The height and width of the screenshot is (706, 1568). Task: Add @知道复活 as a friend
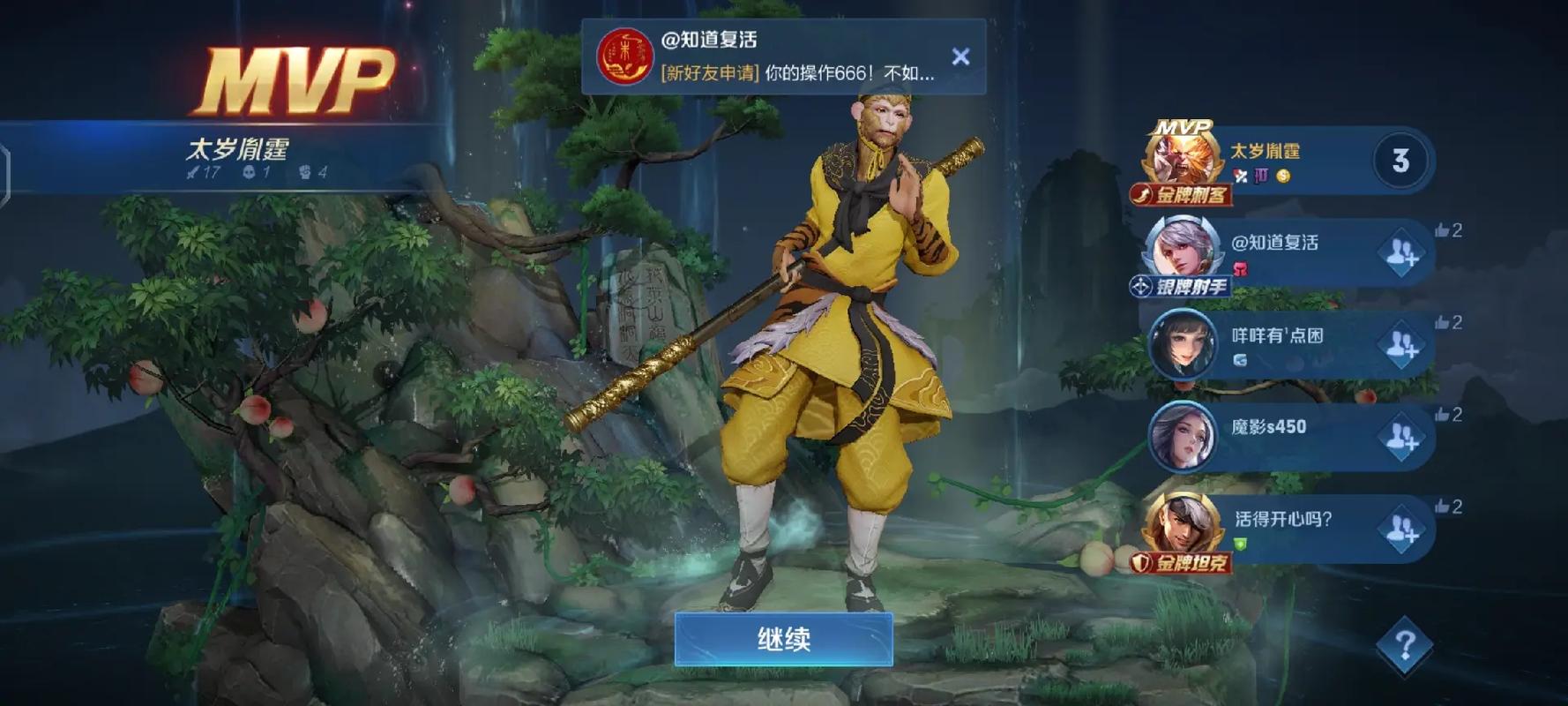pyautogui.click(x=1403, y=252)
